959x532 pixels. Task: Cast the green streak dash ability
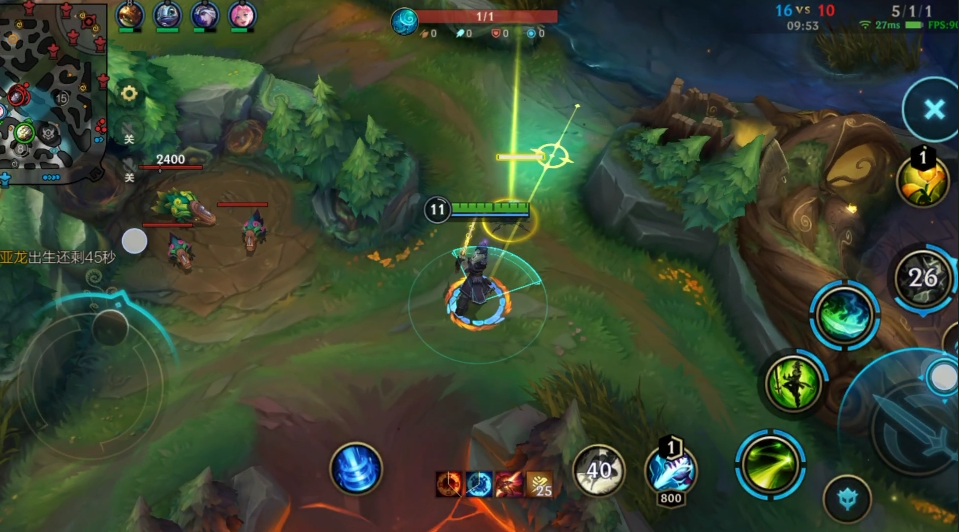[x=770, y=463]
